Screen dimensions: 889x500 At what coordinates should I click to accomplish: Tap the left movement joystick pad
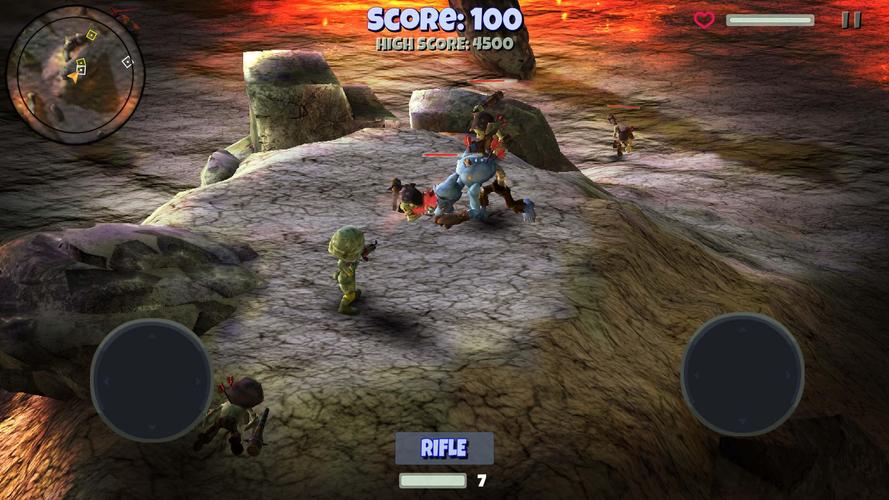click(151, 380)
